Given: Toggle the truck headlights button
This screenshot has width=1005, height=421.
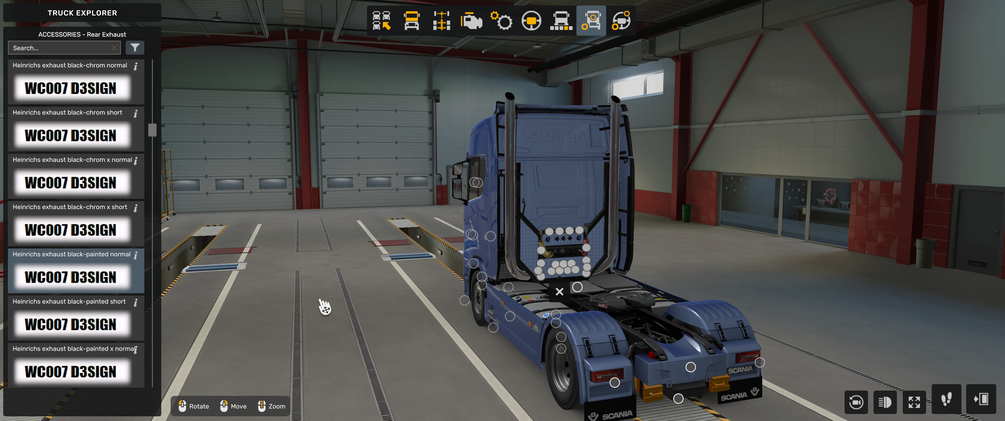Looking at the screenshot, I should tap(885, 402).
